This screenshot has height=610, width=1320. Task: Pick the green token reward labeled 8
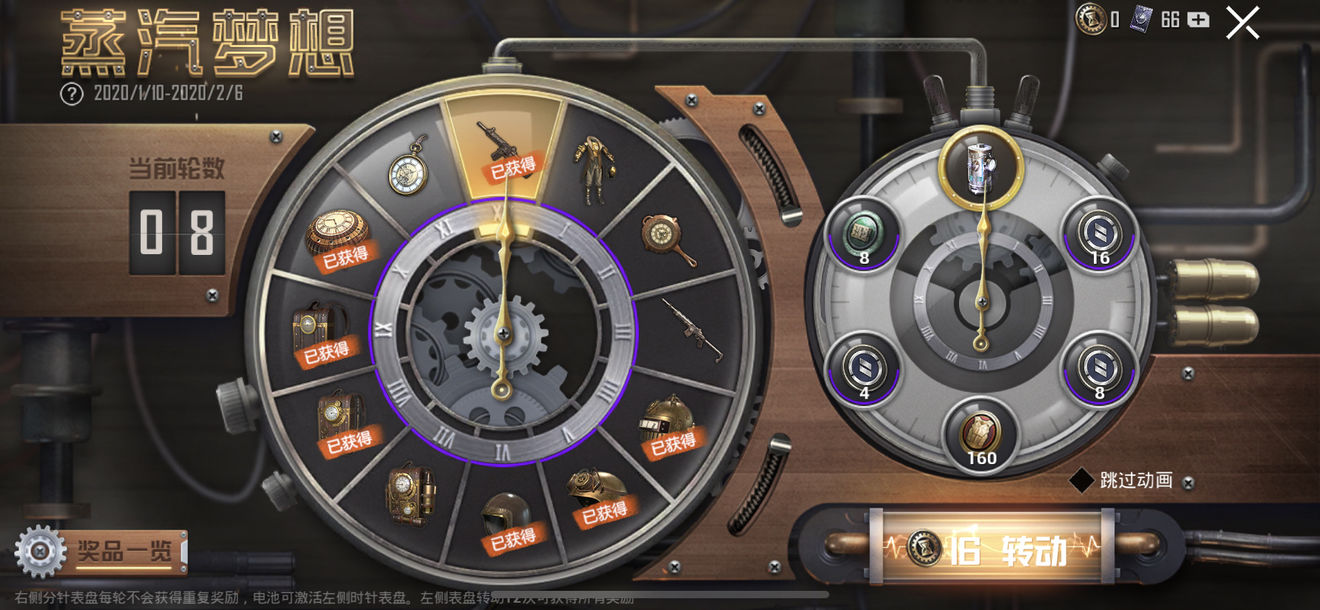click(x=862, y=233)
